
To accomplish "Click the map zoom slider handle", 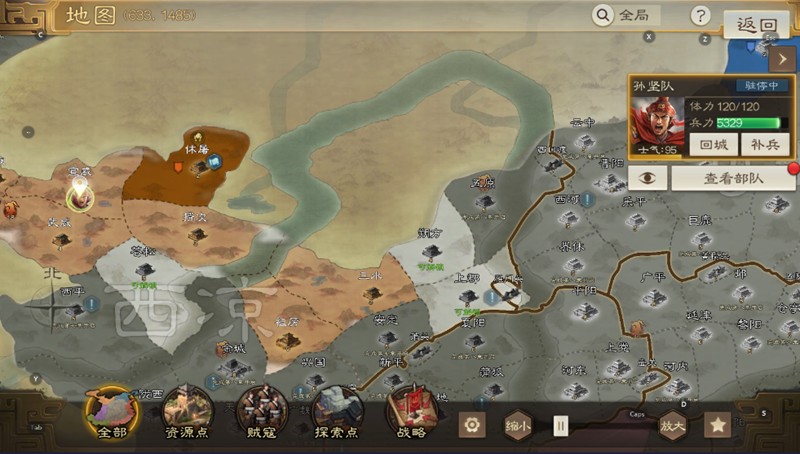I will pyautogui.click(x=561, y=425).
